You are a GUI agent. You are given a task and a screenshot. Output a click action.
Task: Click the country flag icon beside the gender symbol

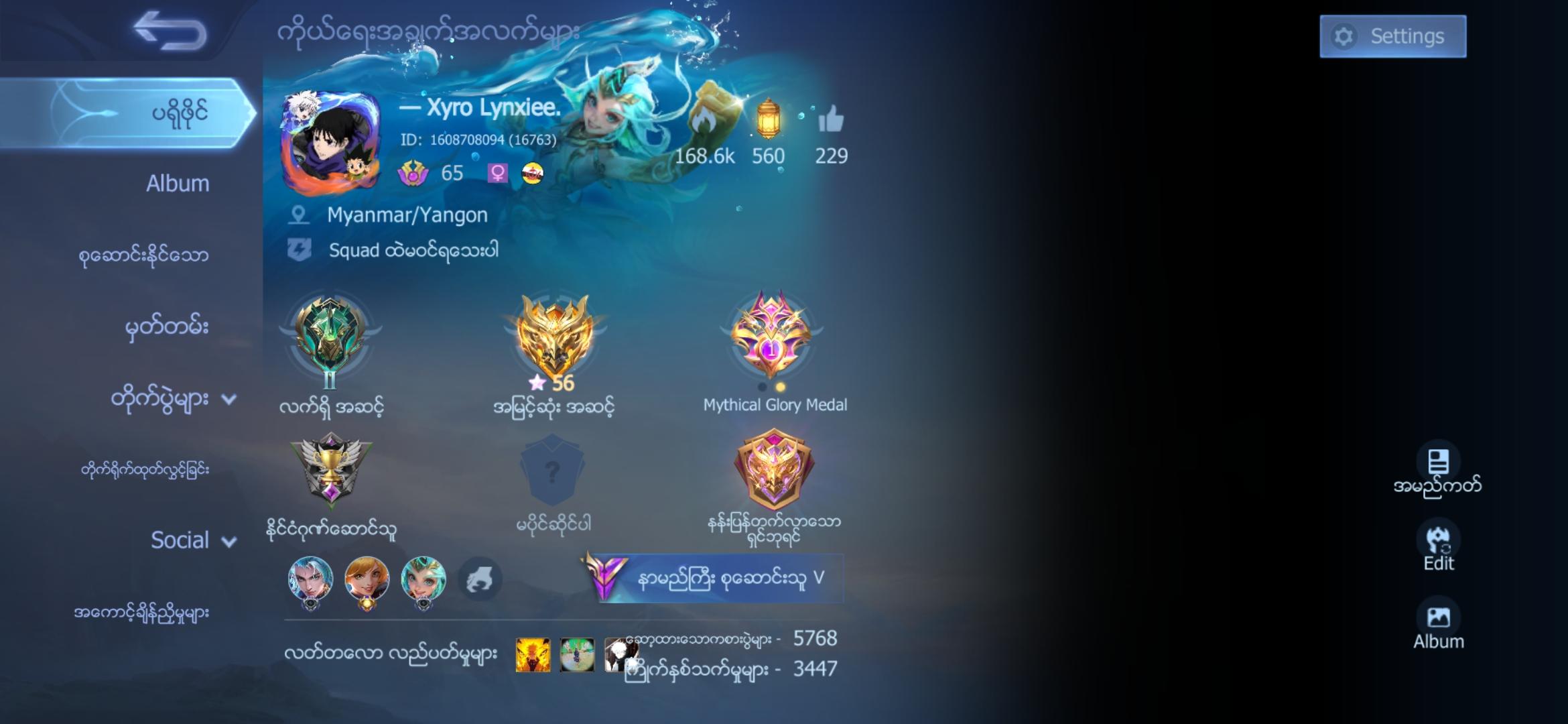point(533,173)
